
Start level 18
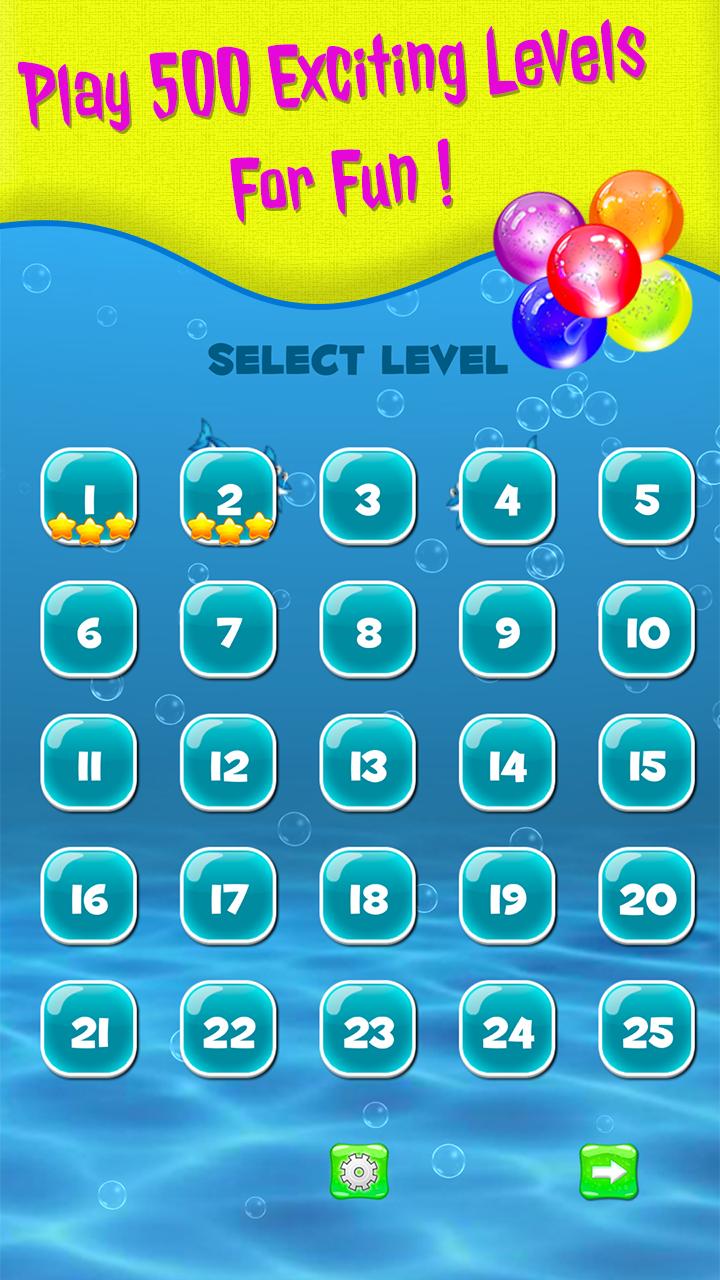click(x=368, y=897)
